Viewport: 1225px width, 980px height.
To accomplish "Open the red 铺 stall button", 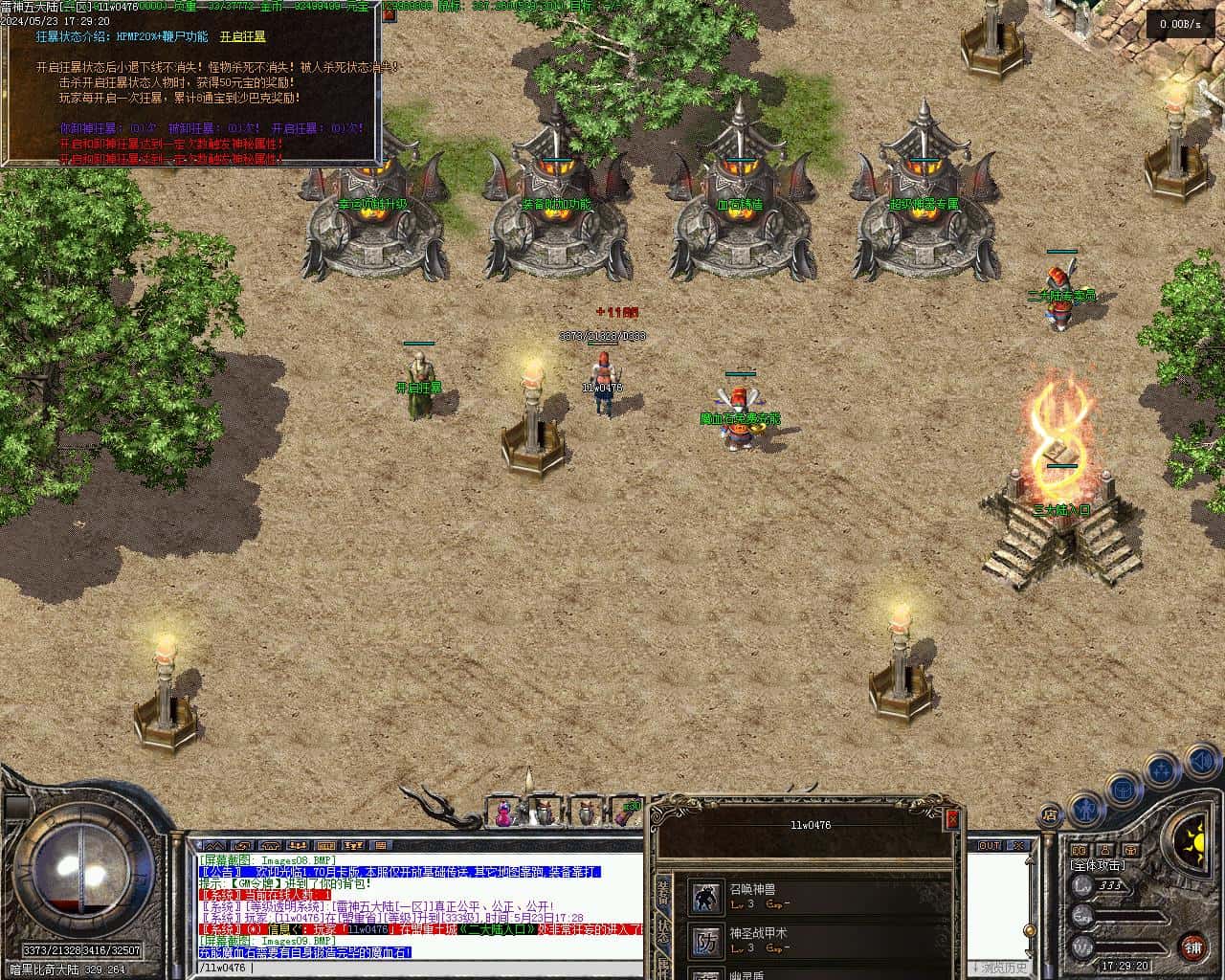I will click(1193, 947).
